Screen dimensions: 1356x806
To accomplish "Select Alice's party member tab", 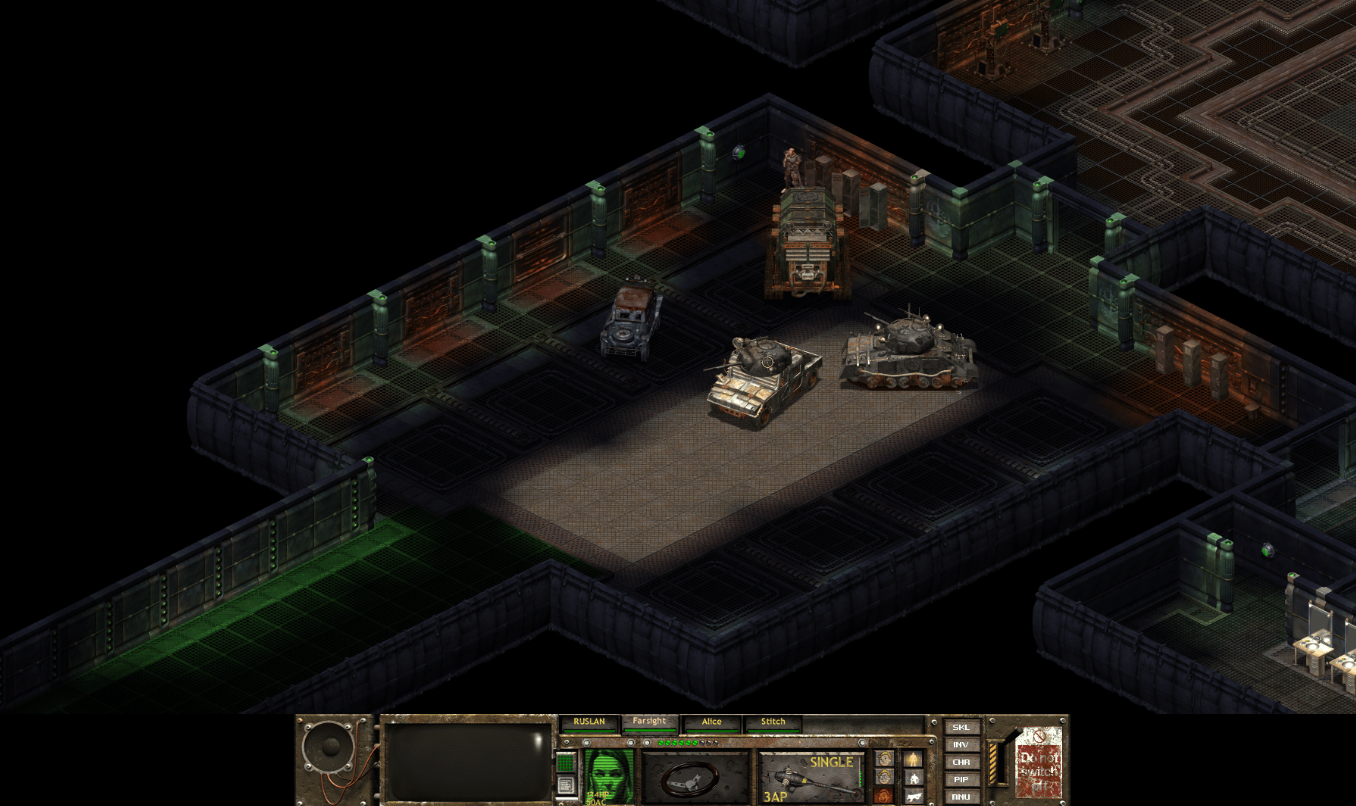I will pos(712,721).
